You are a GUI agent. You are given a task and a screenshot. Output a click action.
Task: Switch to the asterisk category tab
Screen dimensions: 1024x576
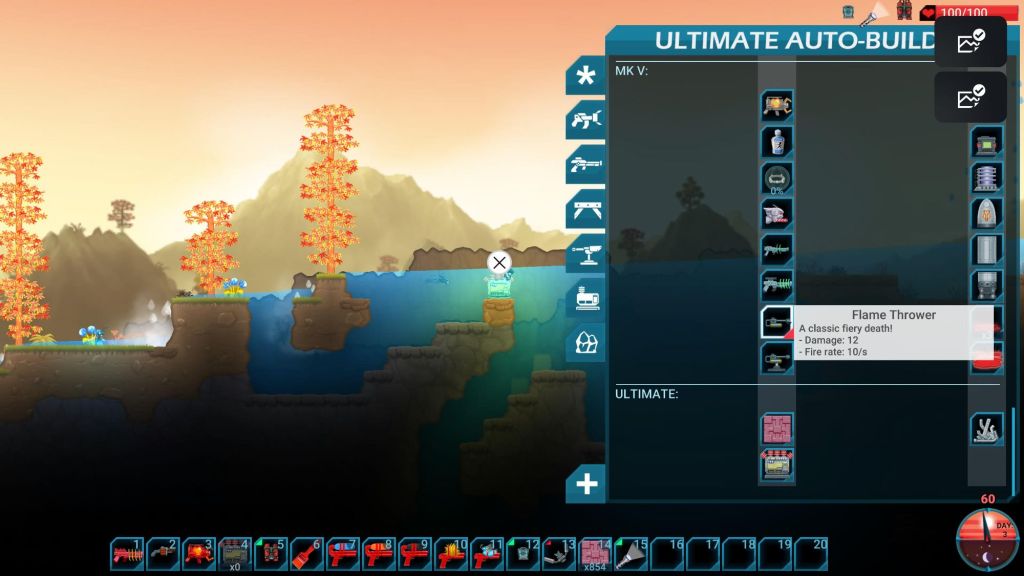tap(586, 77)
